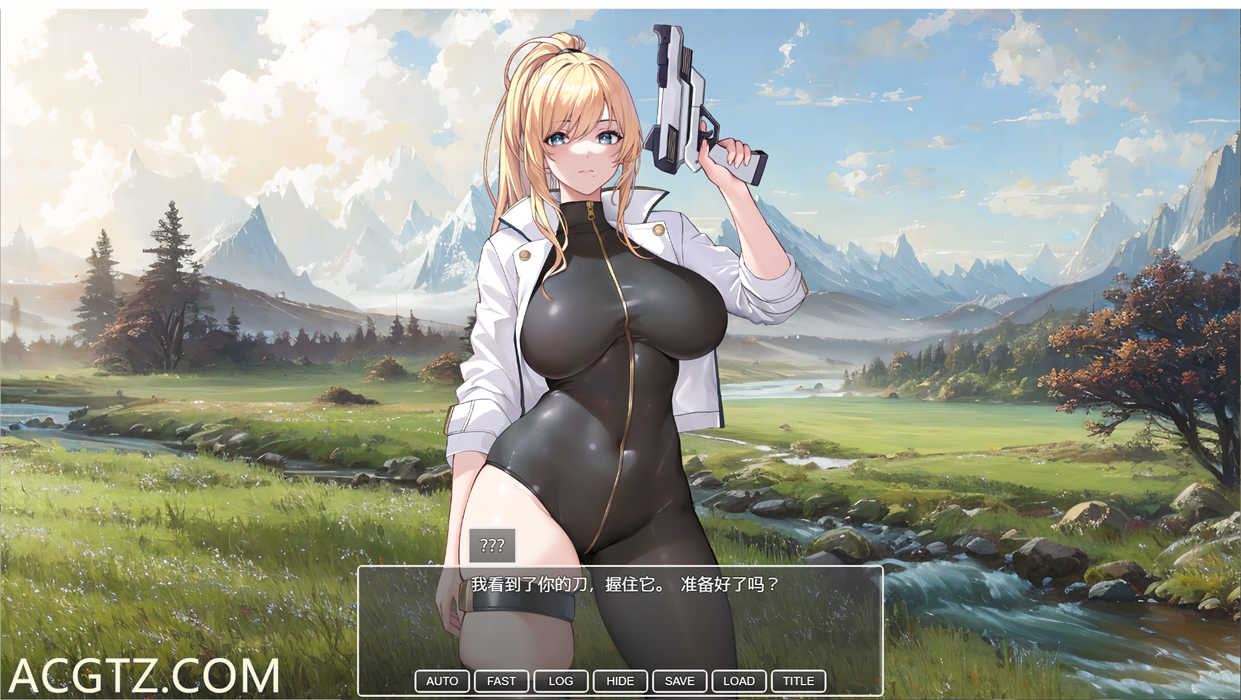Viewport: 1241px width, 700px height.
Task: Return to the TITLE screen
Action: 798,681
